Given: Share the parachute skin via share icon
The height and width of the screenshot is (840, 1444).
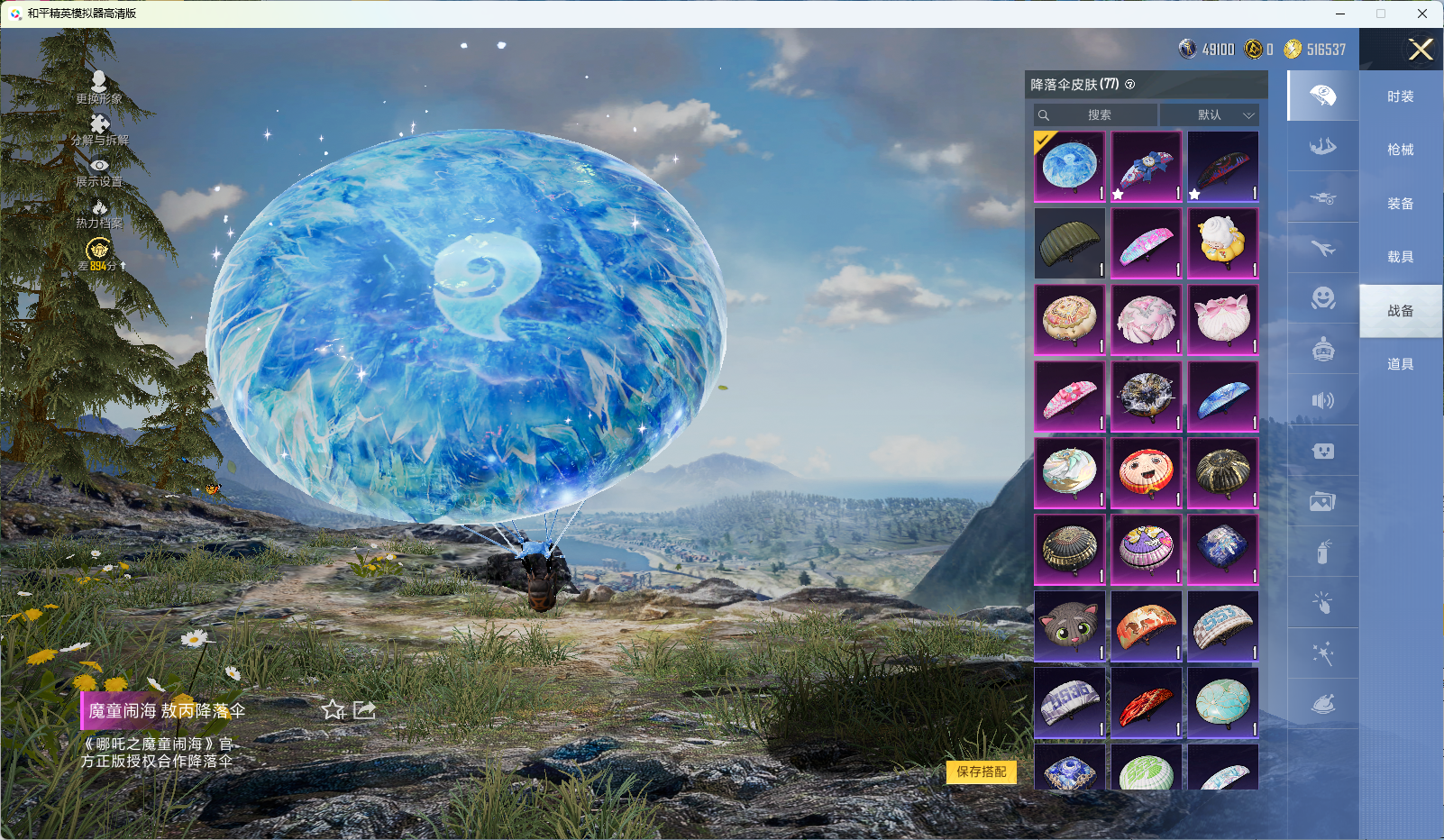Looking at the screenshot, I should (x=364, y=710).
